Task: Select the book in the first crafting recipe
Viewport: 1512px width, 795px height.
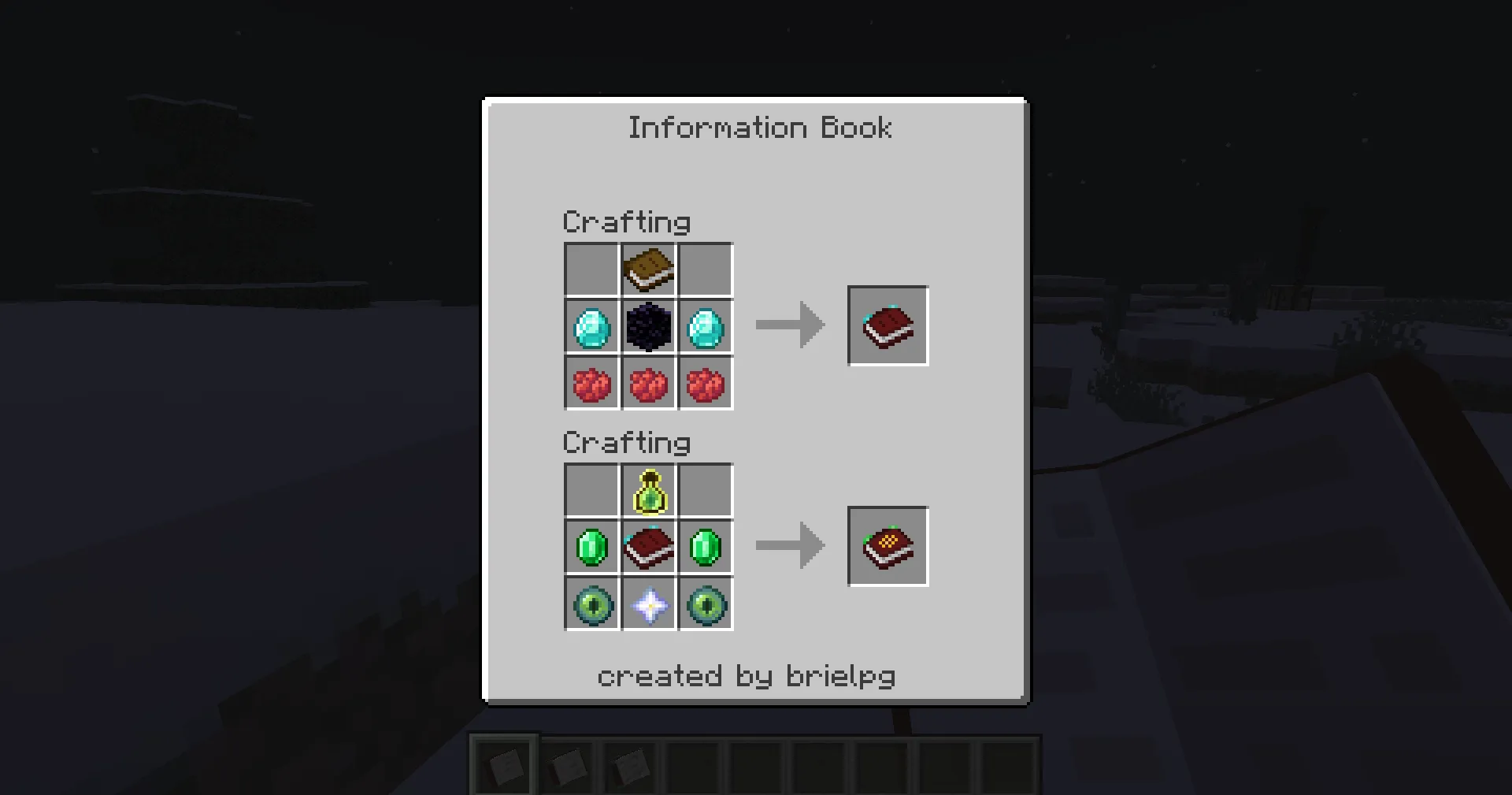Action: (648, 269)
